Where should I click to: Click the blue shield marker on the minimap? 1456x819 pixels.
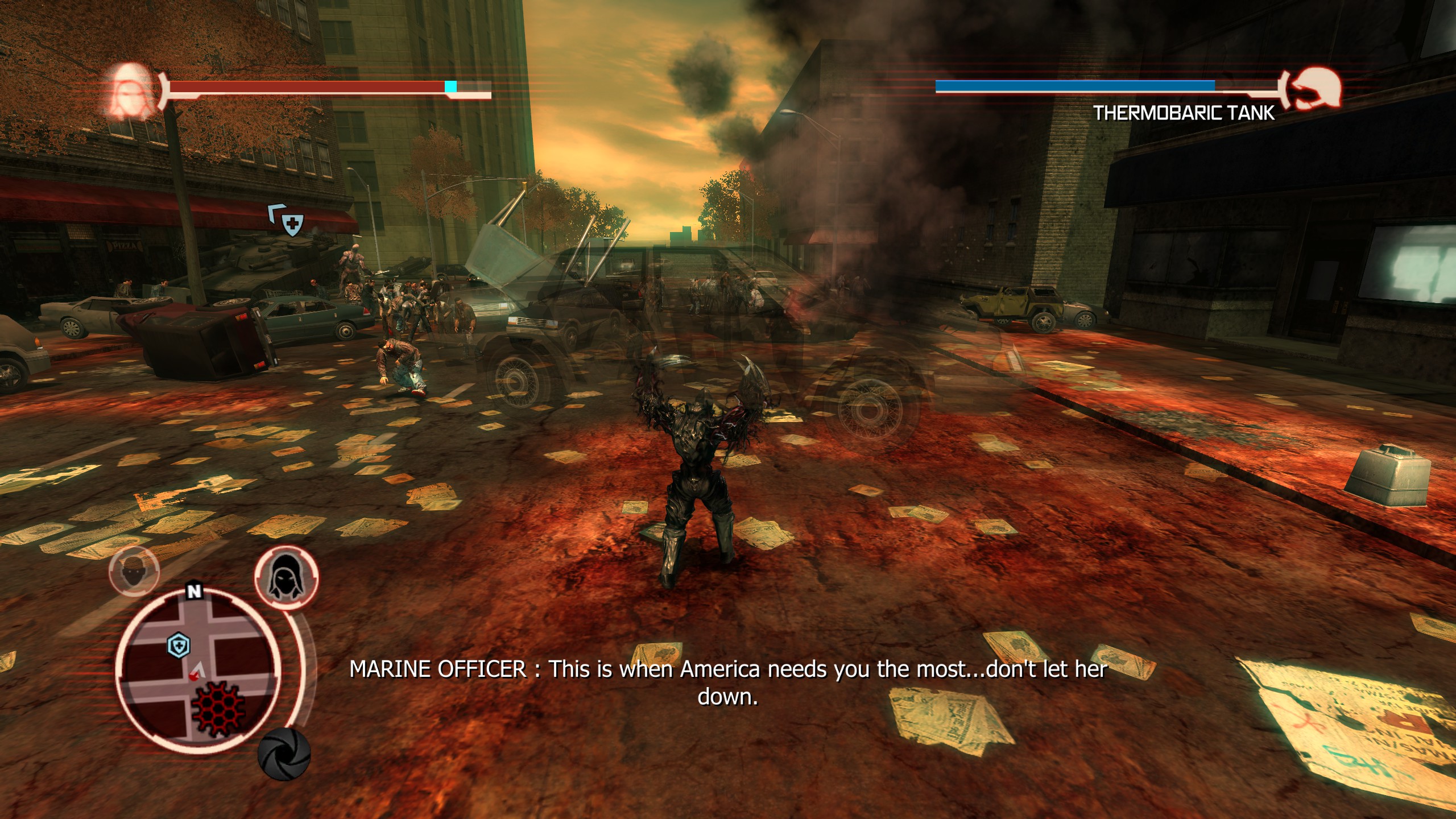tap(179, 646)
